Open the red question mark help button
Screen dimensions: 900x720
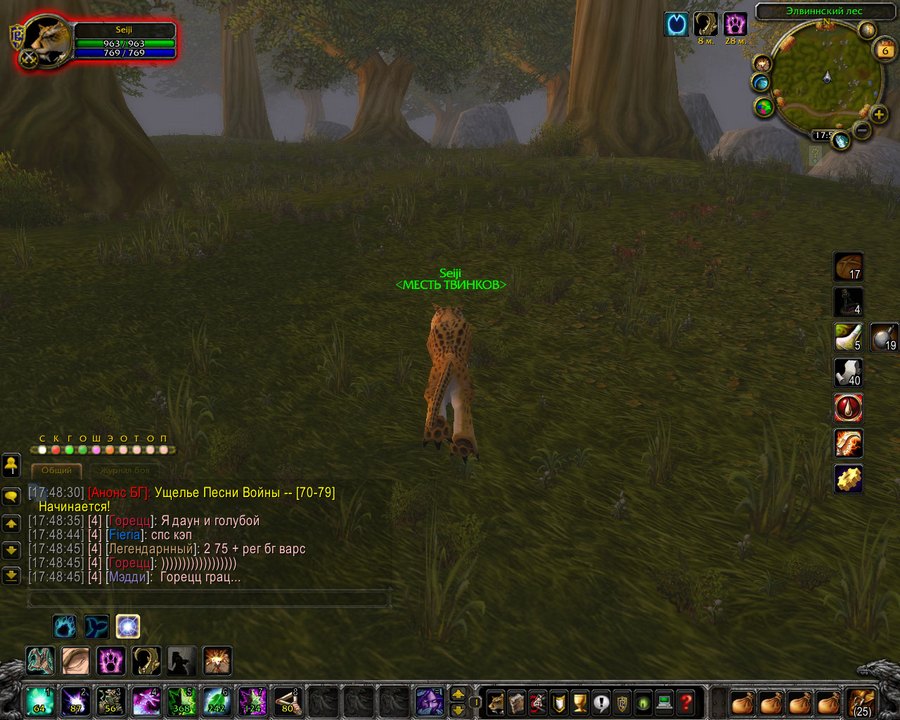pos(686,702)
